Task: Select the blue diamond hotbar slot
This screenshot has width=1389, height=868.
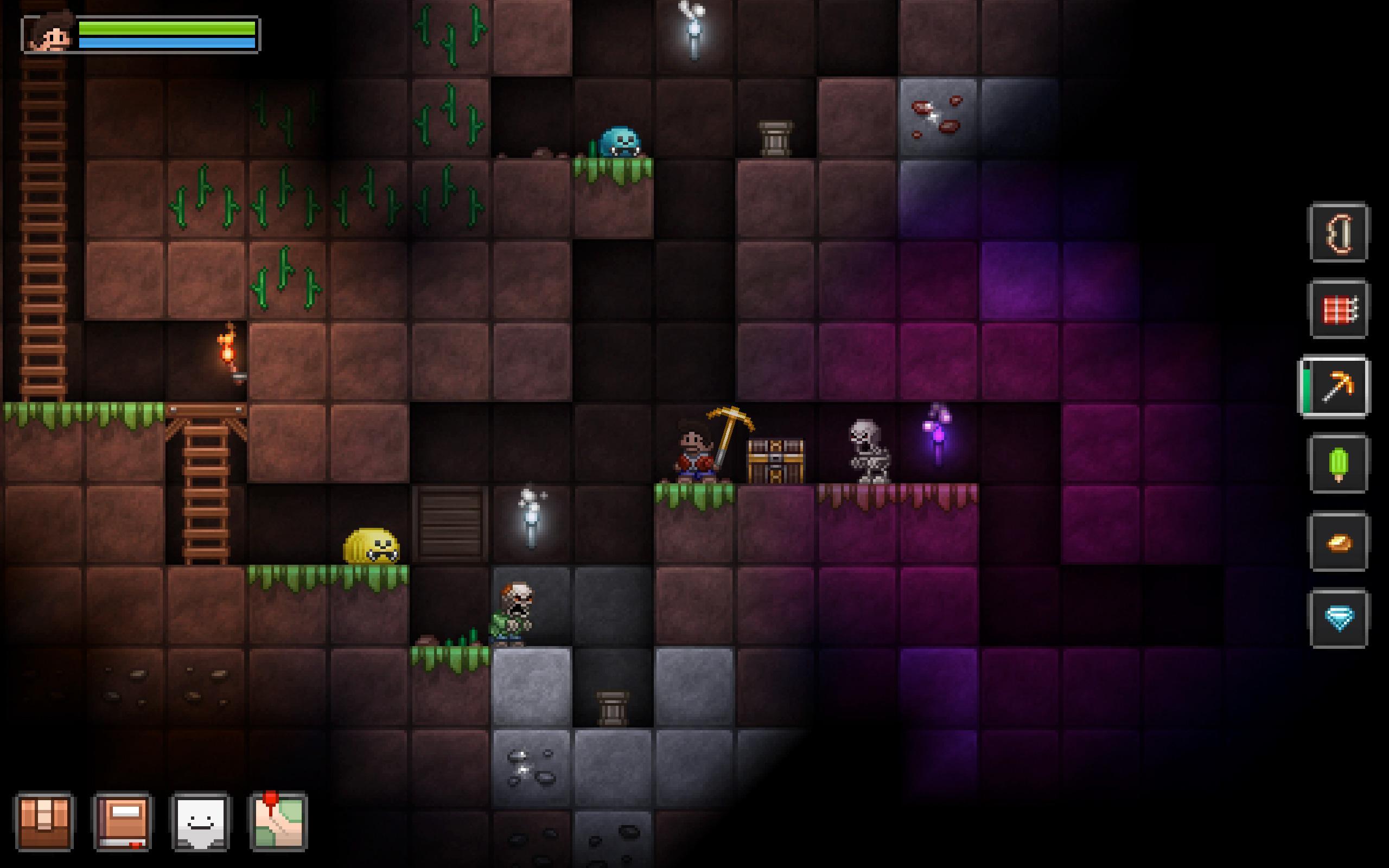Action: (1339, 620)
